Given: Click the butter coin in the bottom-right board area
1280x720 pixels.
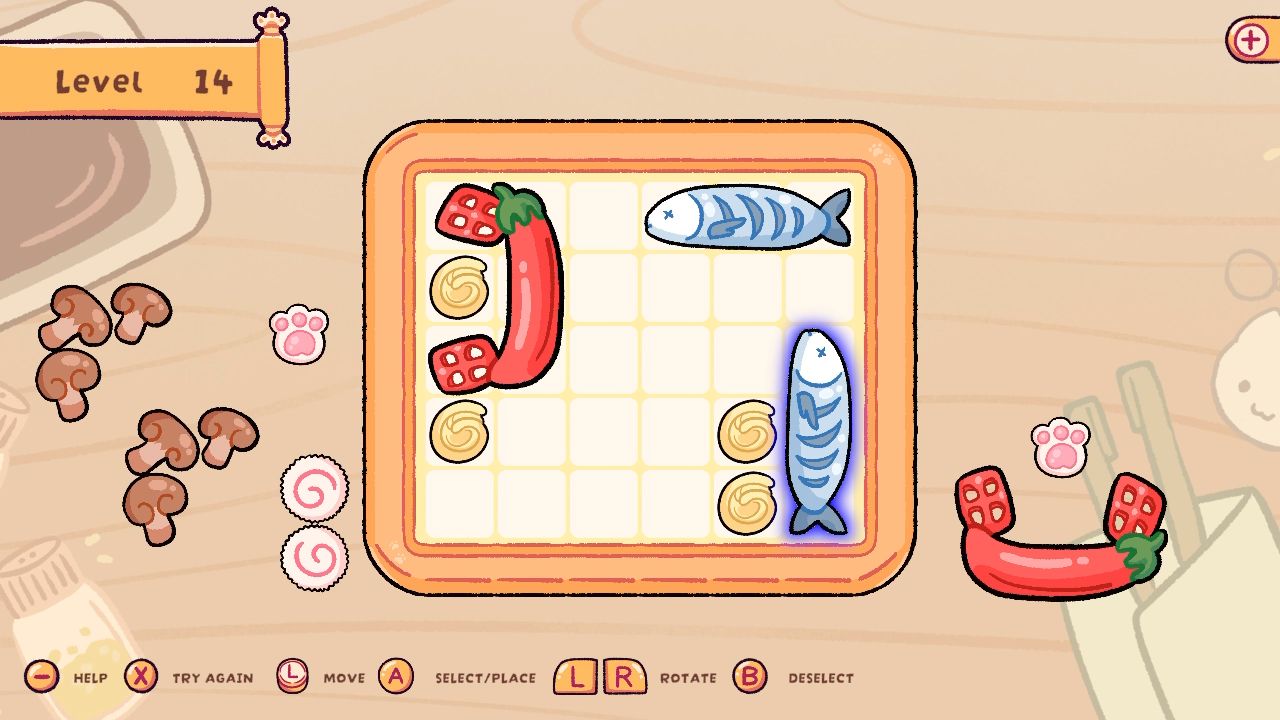Looking at the screenshot, I should click(x=748, y=497).
